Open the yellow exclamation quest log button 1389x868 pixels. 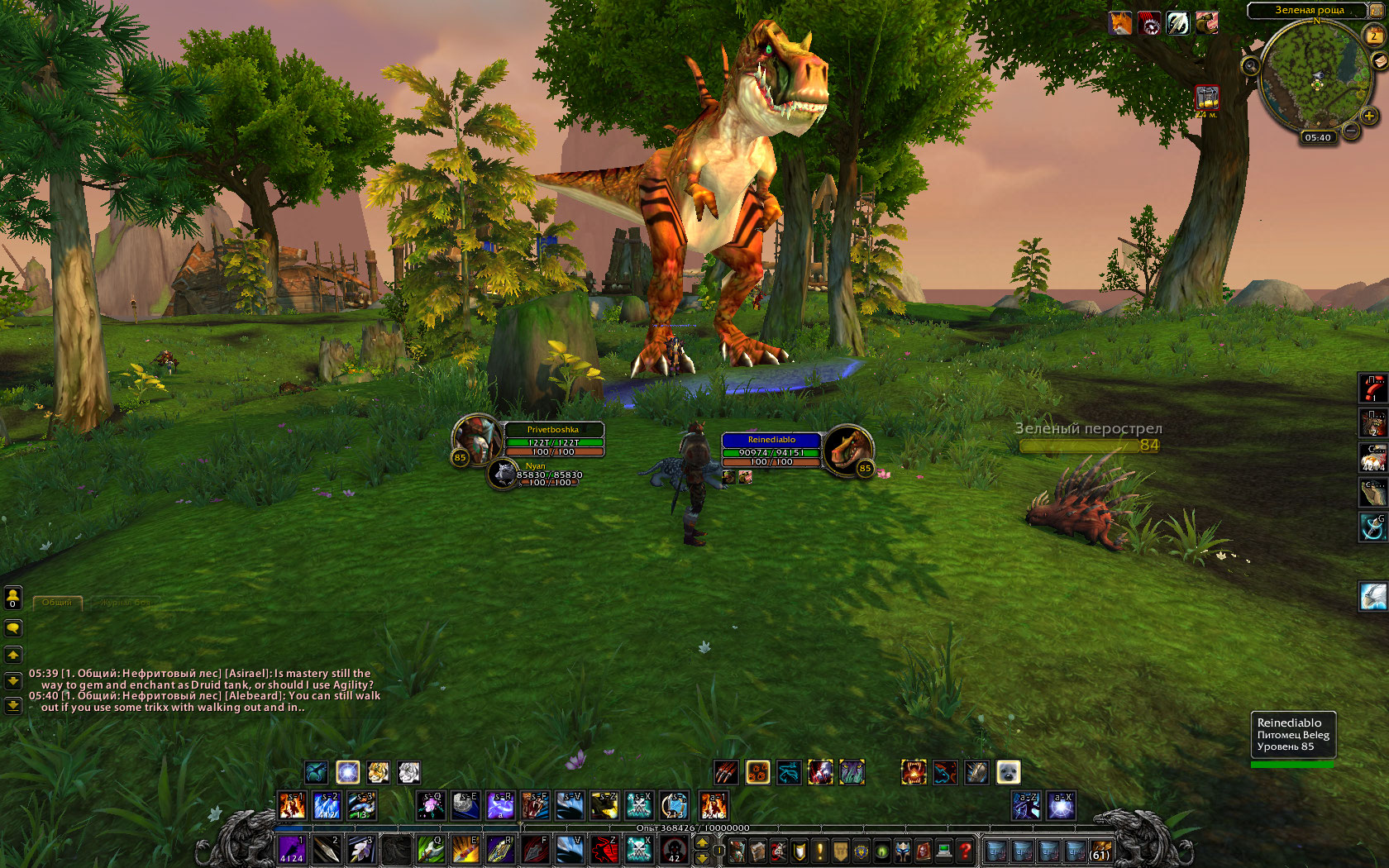click(x=819, y=850)
